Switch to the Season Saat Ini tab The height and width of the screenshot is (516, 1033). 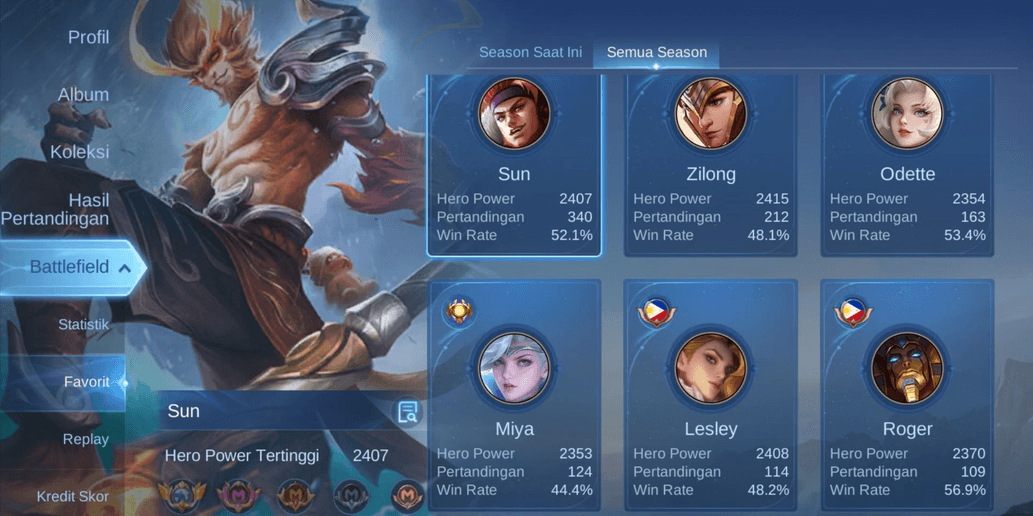click(x=530, y=53)
